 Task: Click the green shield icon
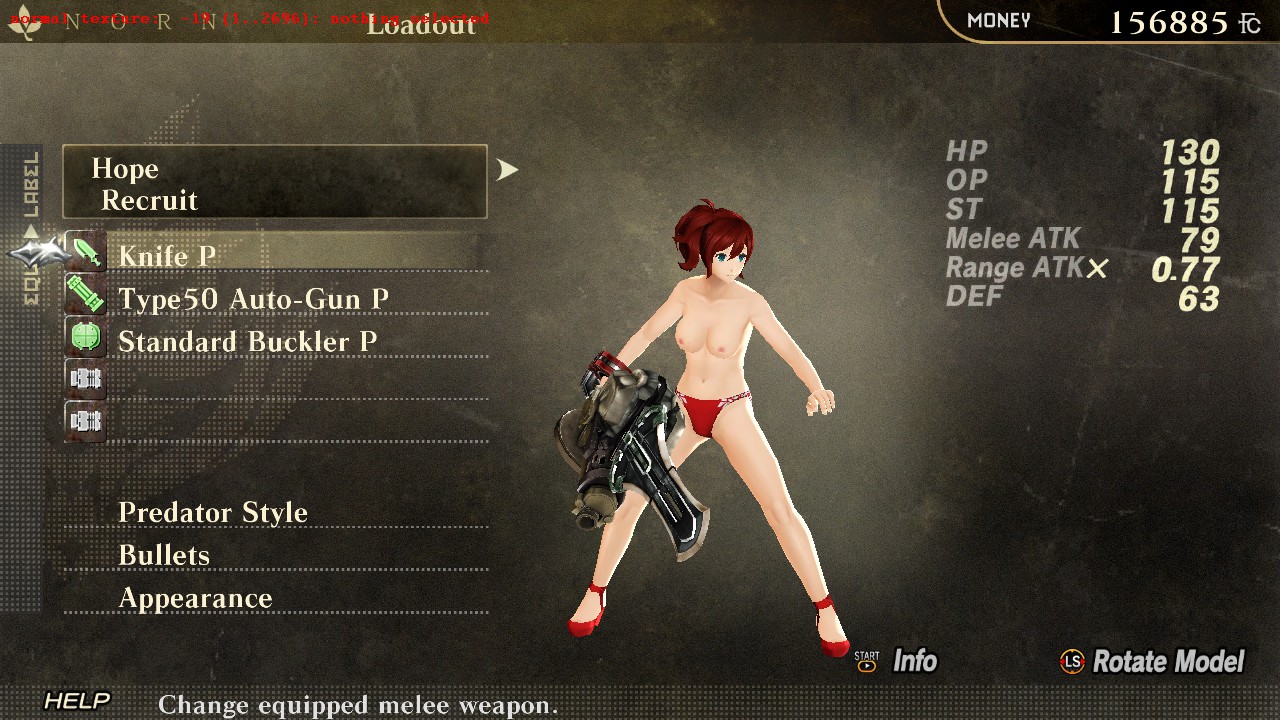pyautogui.click(x=86, y=337)
